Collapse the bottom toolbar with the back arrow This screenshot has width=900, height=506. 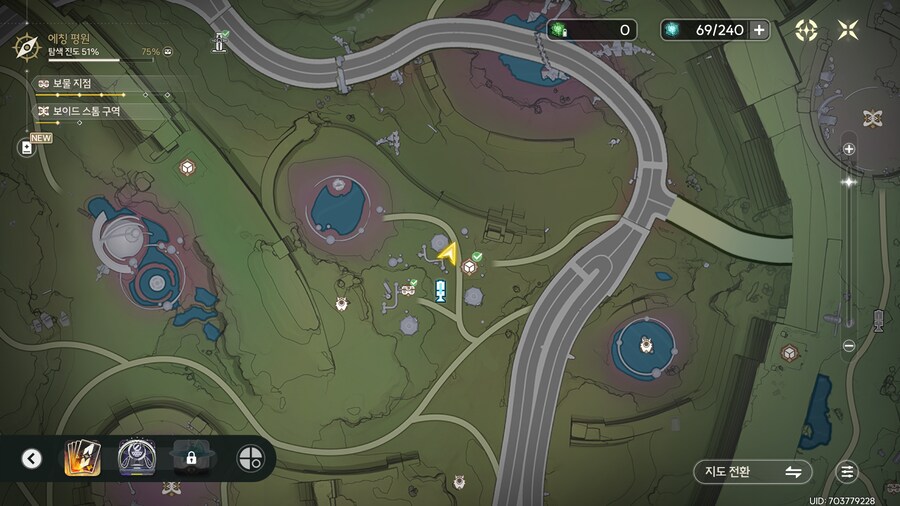(32, 459)
